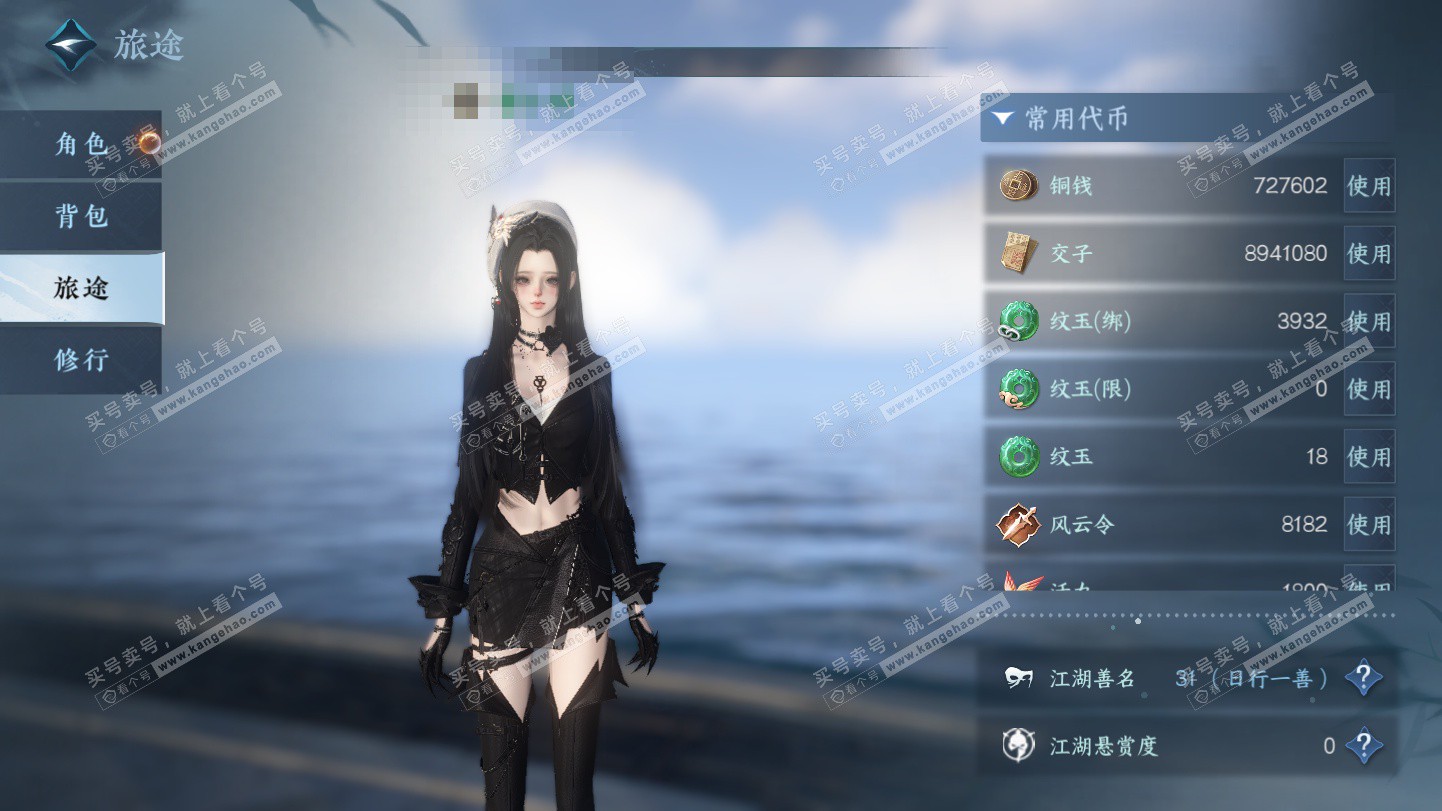This screenshot has height=811, width=1442.
Task: Show help for 江湖悬赏度
Action: pyautogui.click(x=1362, y=746)
